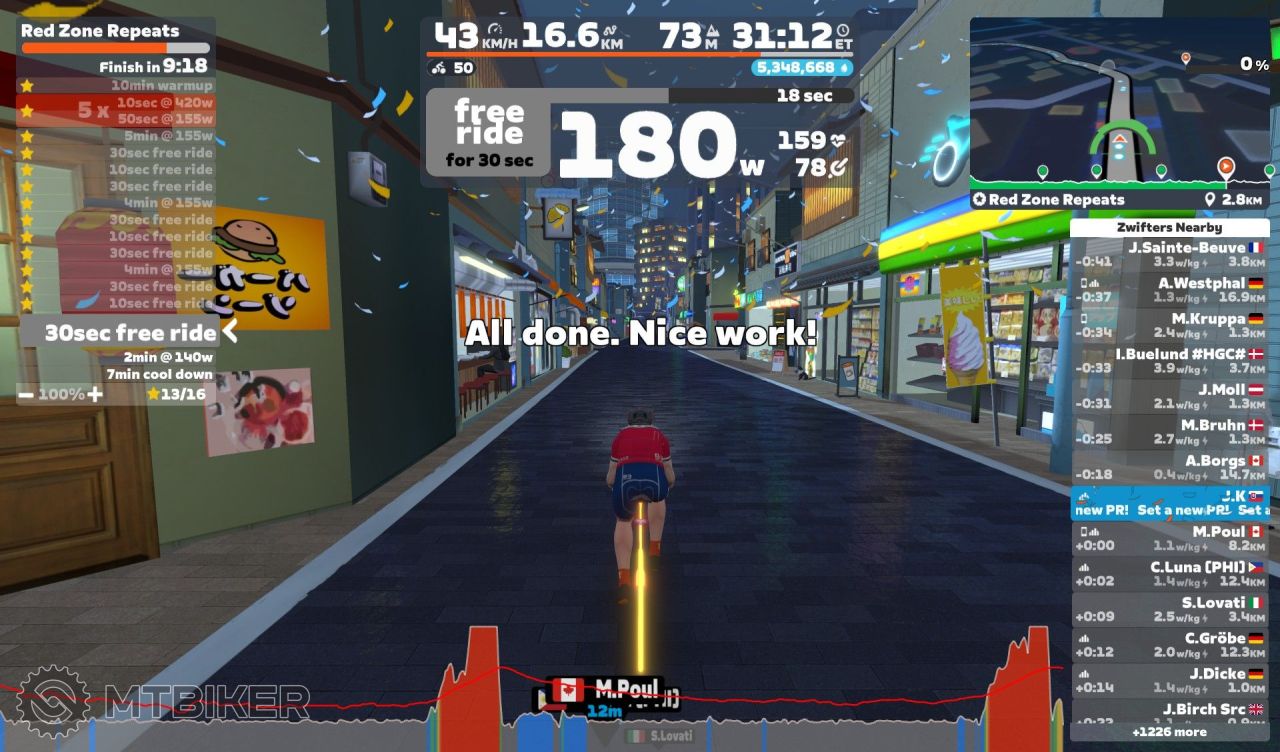The width and height of the screenshot is (1280, 752).
Task: Pick J.Moll in the riders list
Action: [1169, 397]
